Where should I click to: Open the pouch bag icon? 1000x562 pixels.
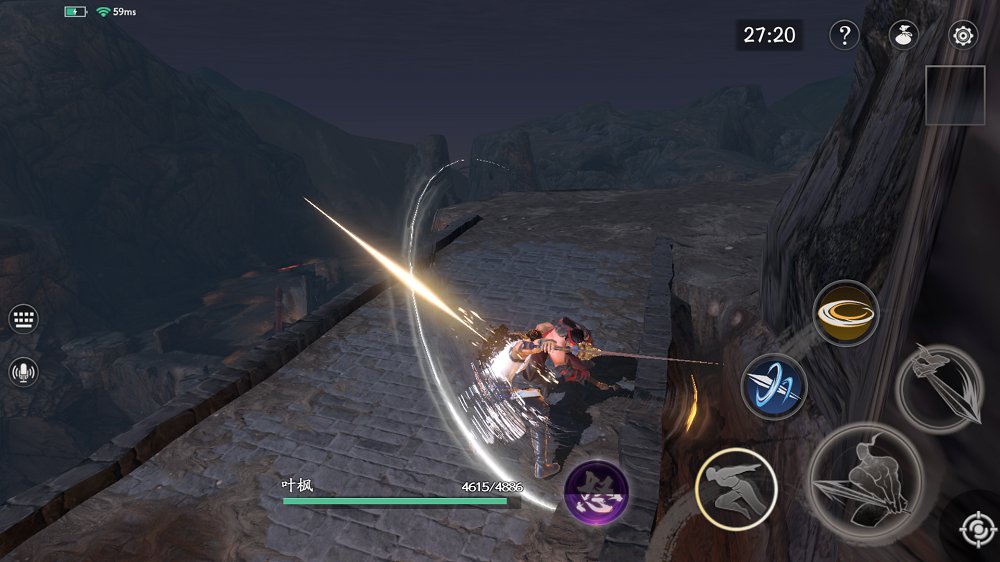coord(904,36)
